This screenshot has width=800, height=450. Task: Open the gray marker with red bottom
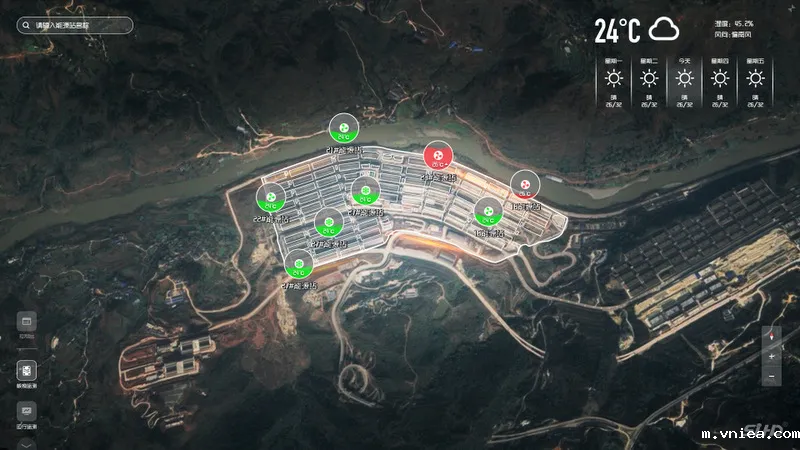click(x=524, y=184)
